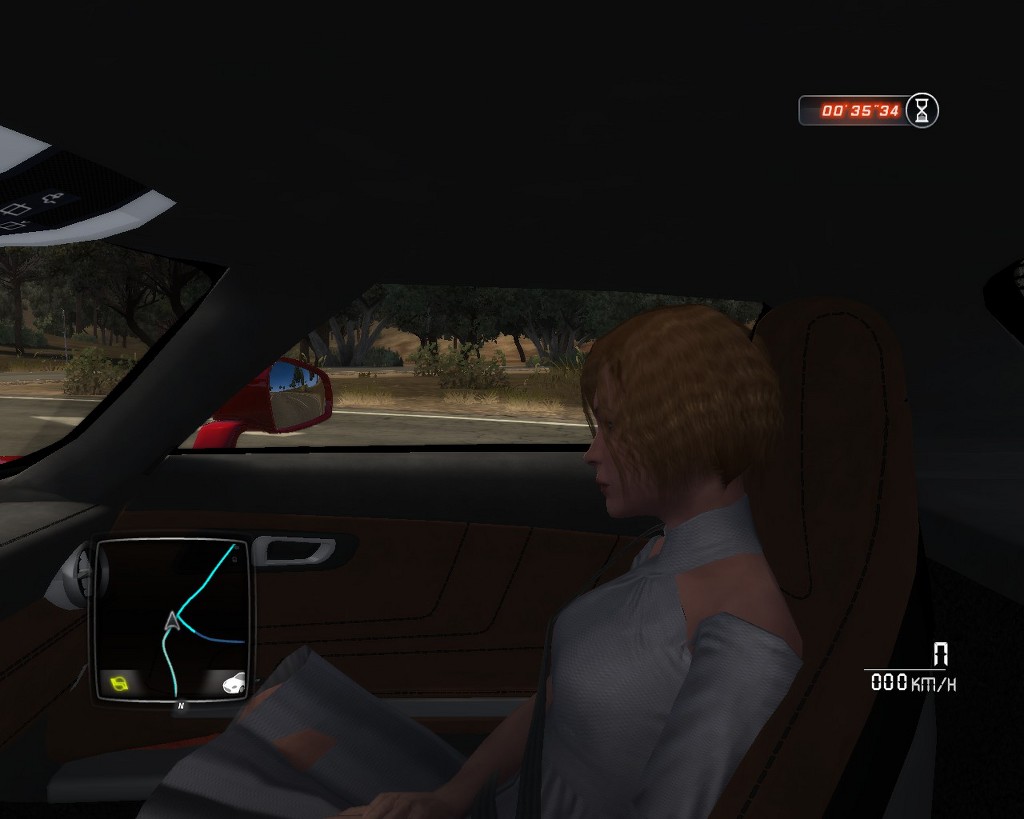Select the yellow icon on the GPS
1024x819 pixels.
(120, 685)
